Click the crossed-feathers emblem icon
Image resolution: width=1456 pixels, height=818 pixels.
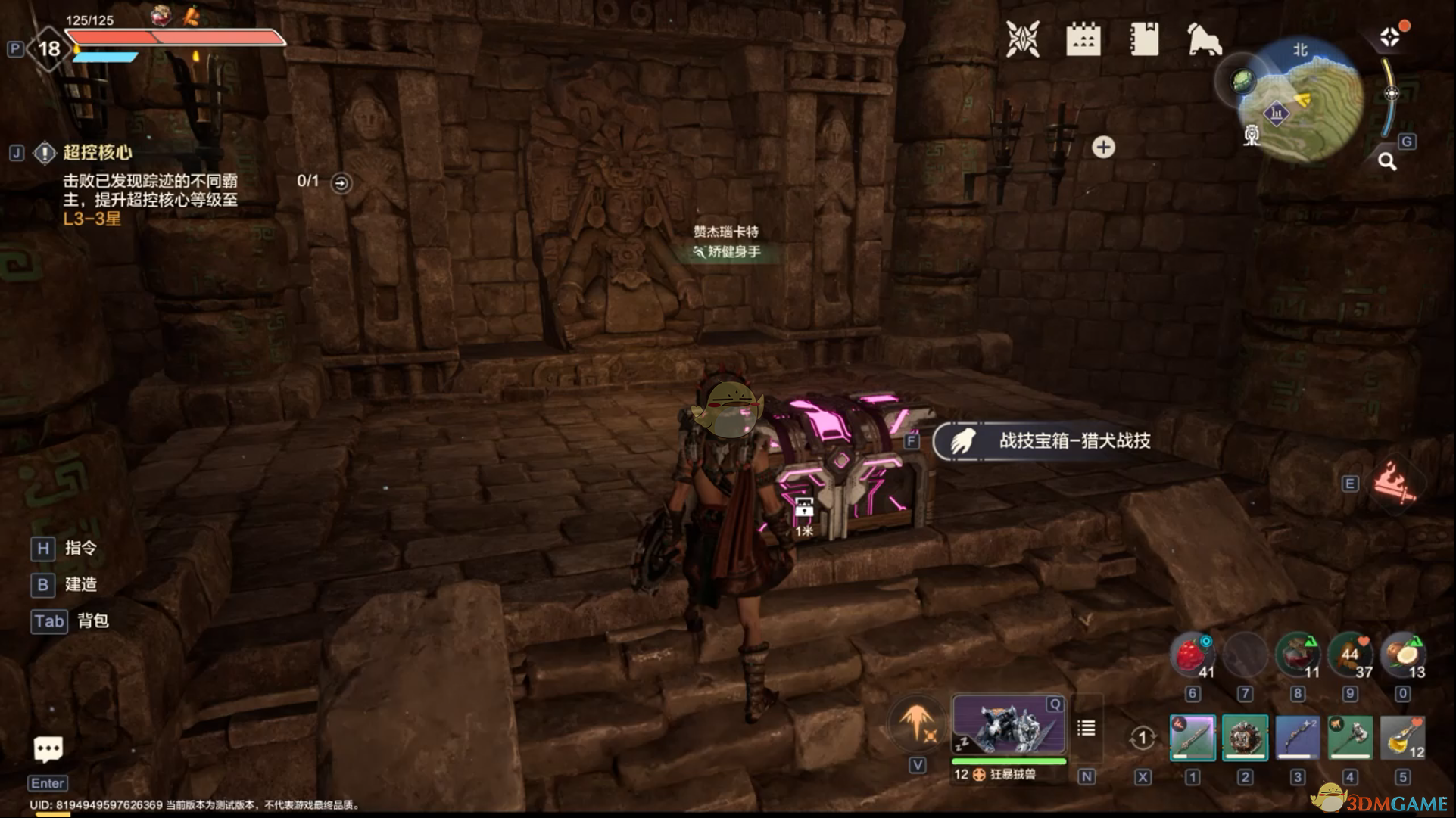[x=1022, y=39]
